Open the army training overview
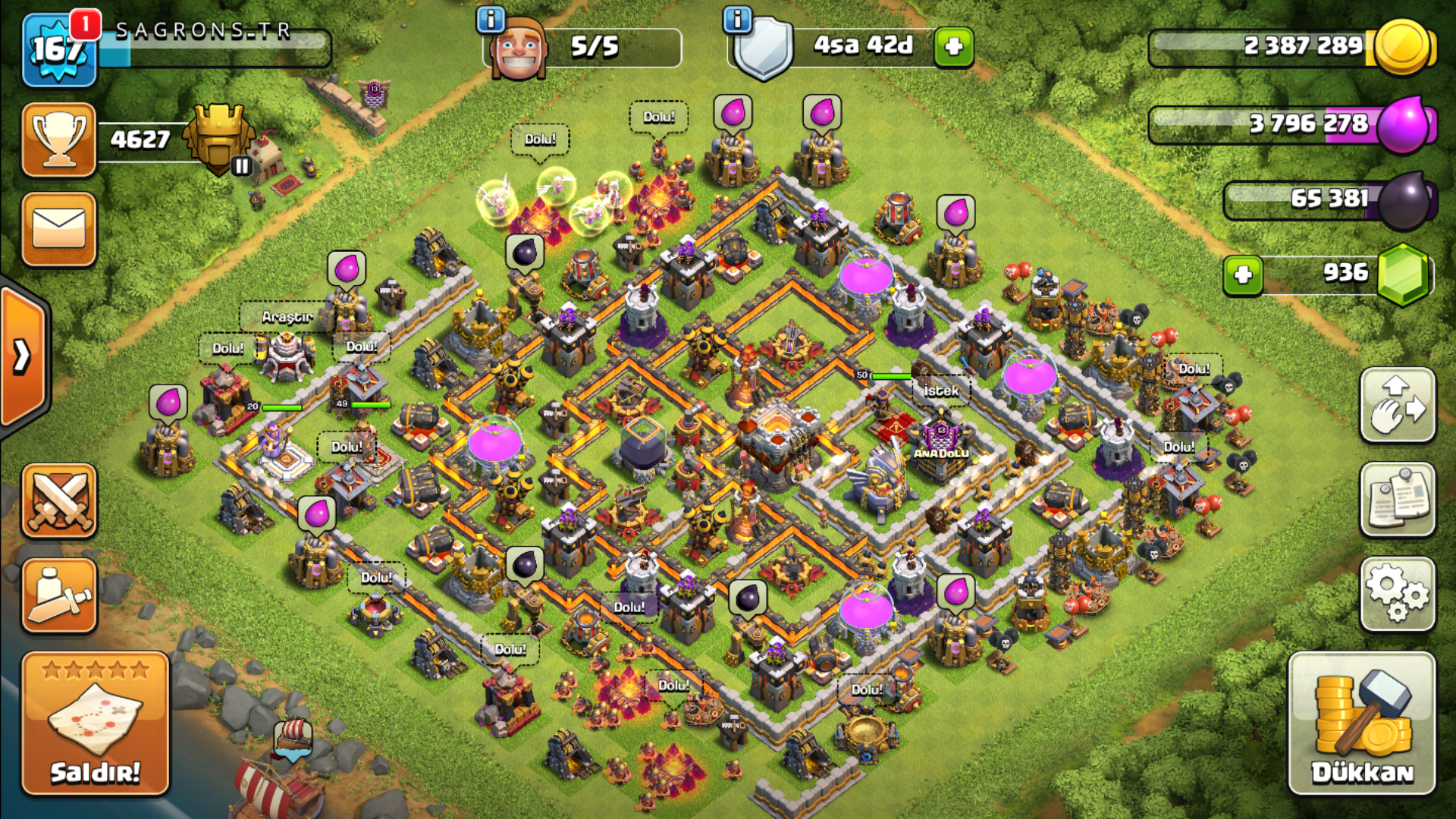Image resolution: width=1456 pixels, height=819 pixels. coord(59,596)
